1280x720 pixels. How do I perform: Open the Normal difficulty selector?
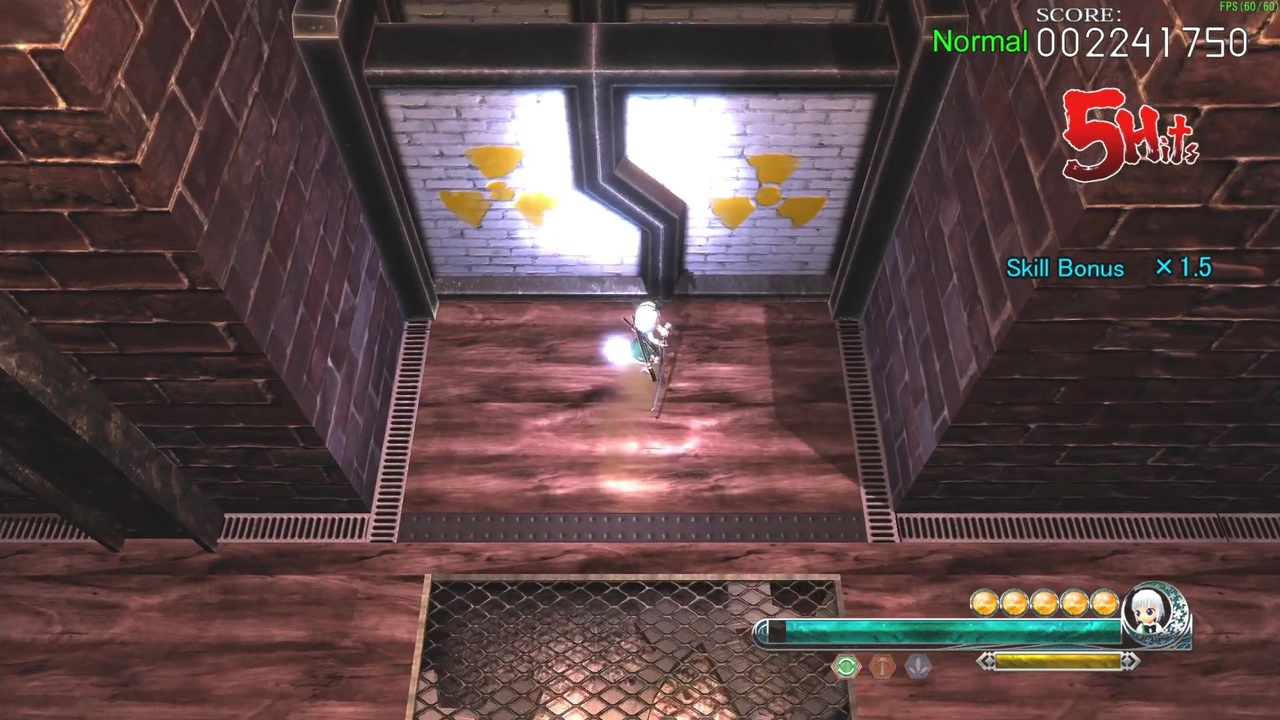click(x=979, y=42)
